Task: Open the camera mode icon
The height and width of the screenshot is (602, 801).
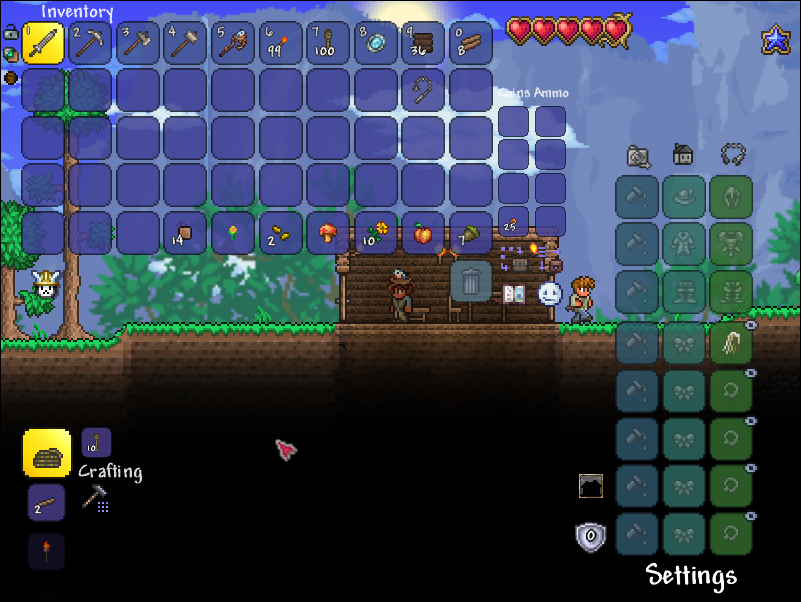Action: [638, 156]
